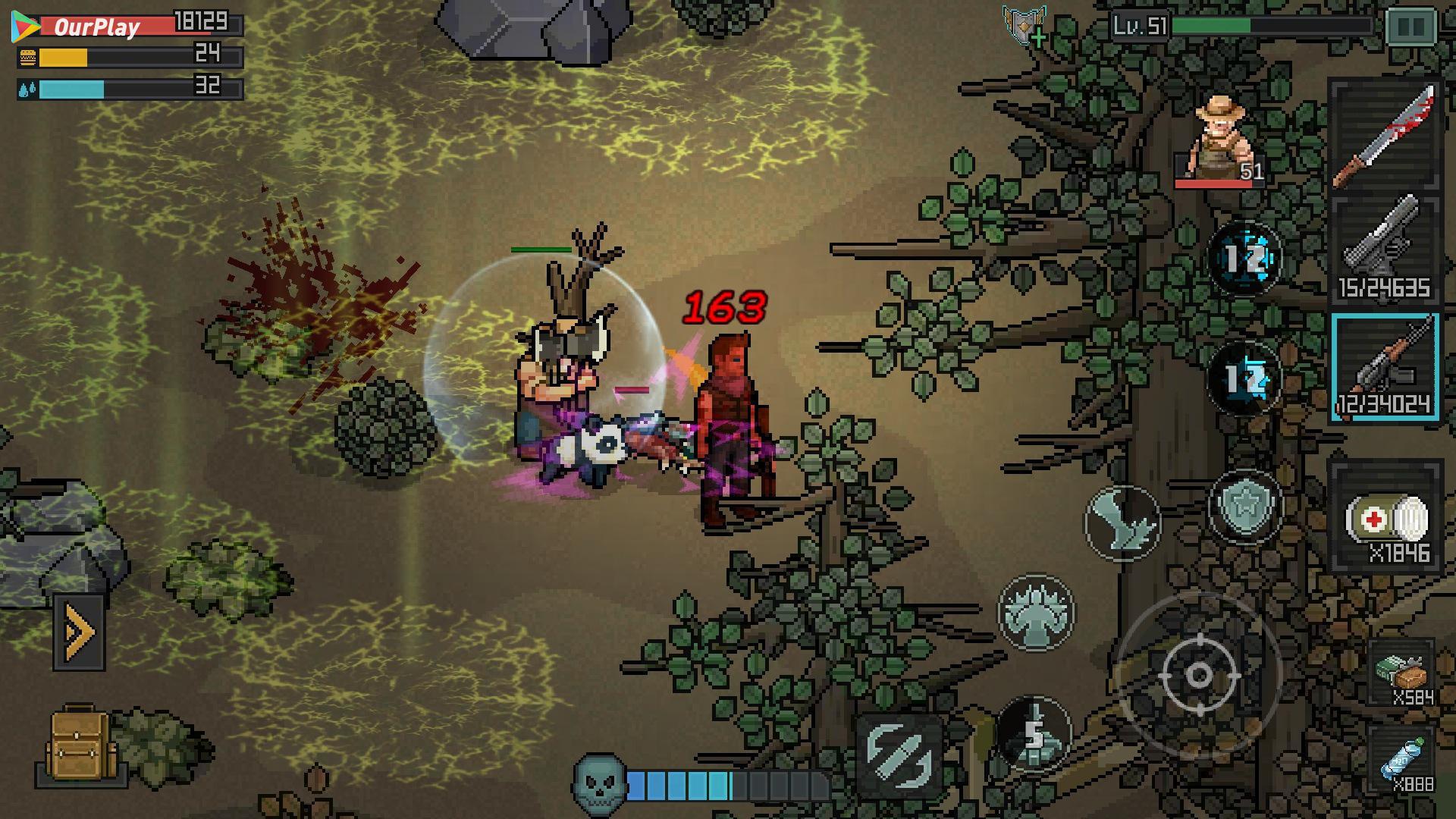Viewport: 1456px width, 819px height.
Task: Activate the winged figure skill
Action: (x=1036, y=611)
